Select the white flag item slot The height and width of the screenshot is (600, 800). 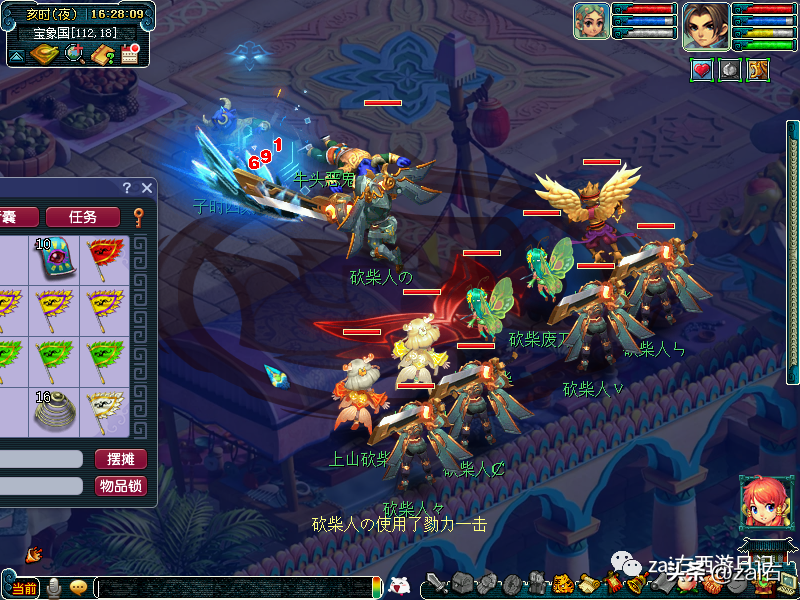coord(100,410)
